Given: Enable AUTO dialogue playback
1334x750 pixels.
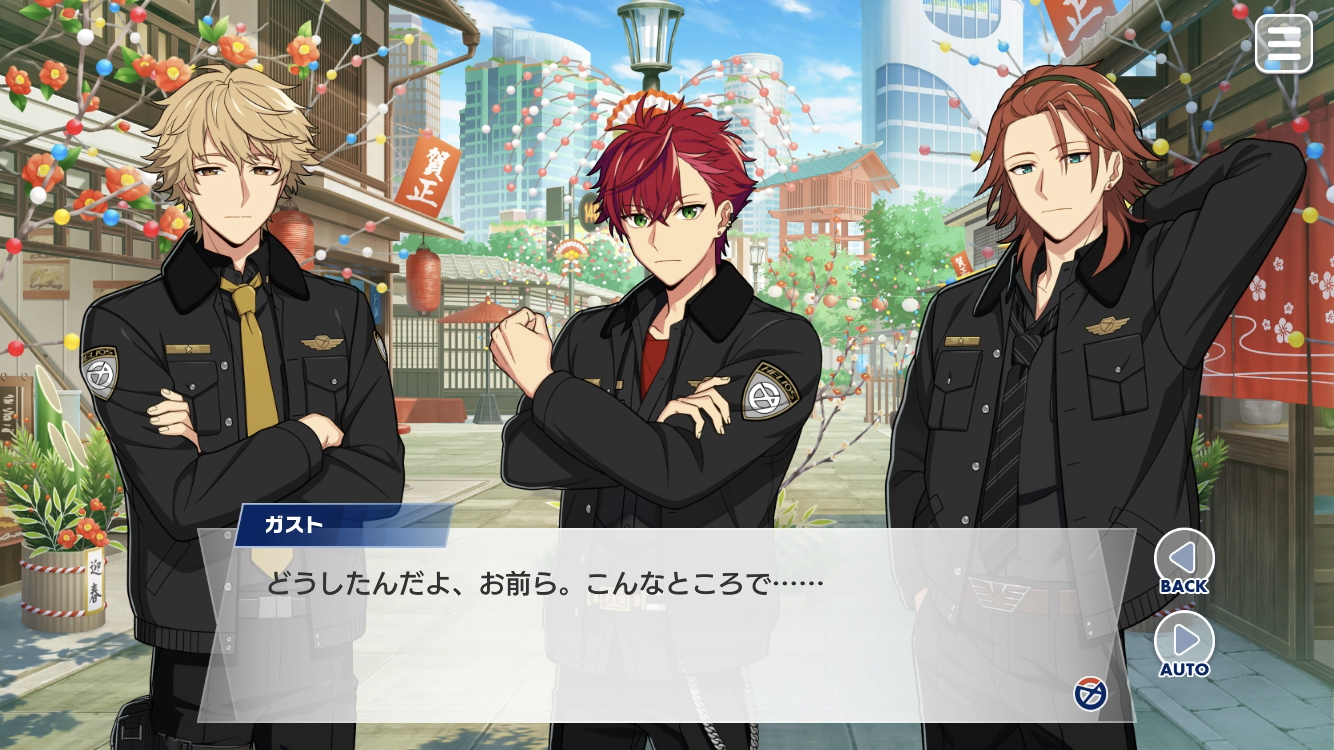Looking at the screenshot, I should [1184, 643].
